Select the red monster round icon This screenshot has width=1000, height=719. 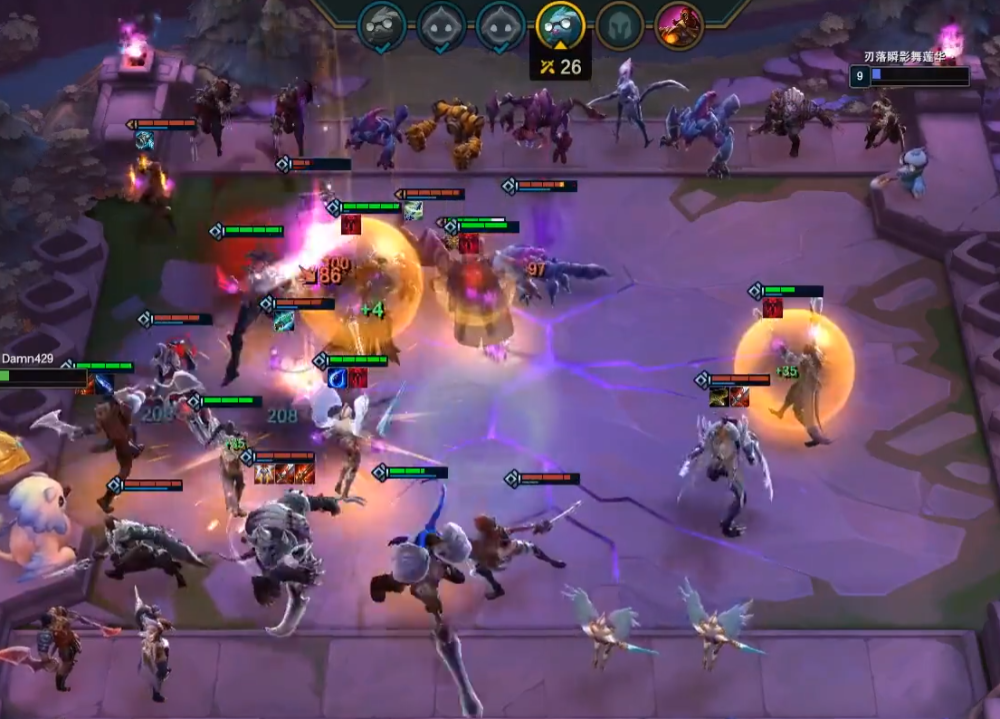tap(679, 26)
